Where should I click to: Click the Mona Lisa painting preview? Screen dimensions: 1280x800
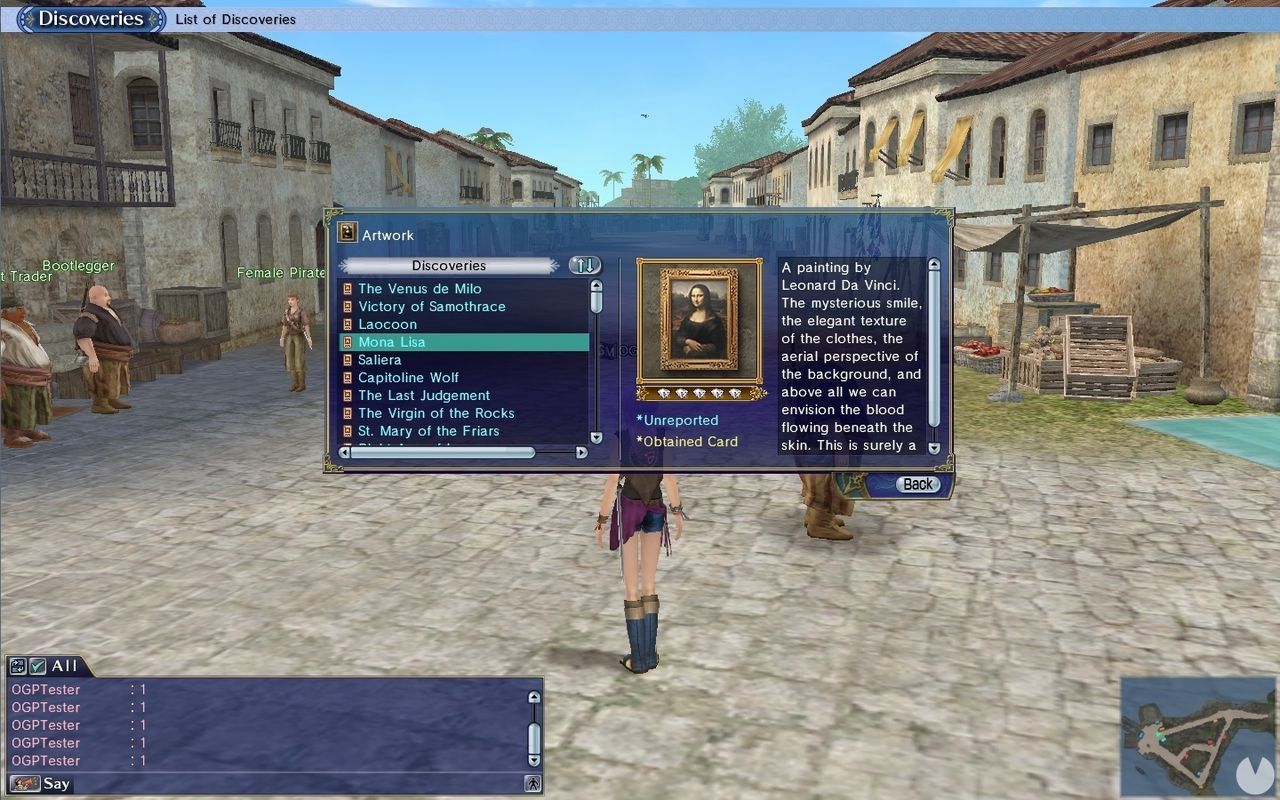tap(699, 321)
